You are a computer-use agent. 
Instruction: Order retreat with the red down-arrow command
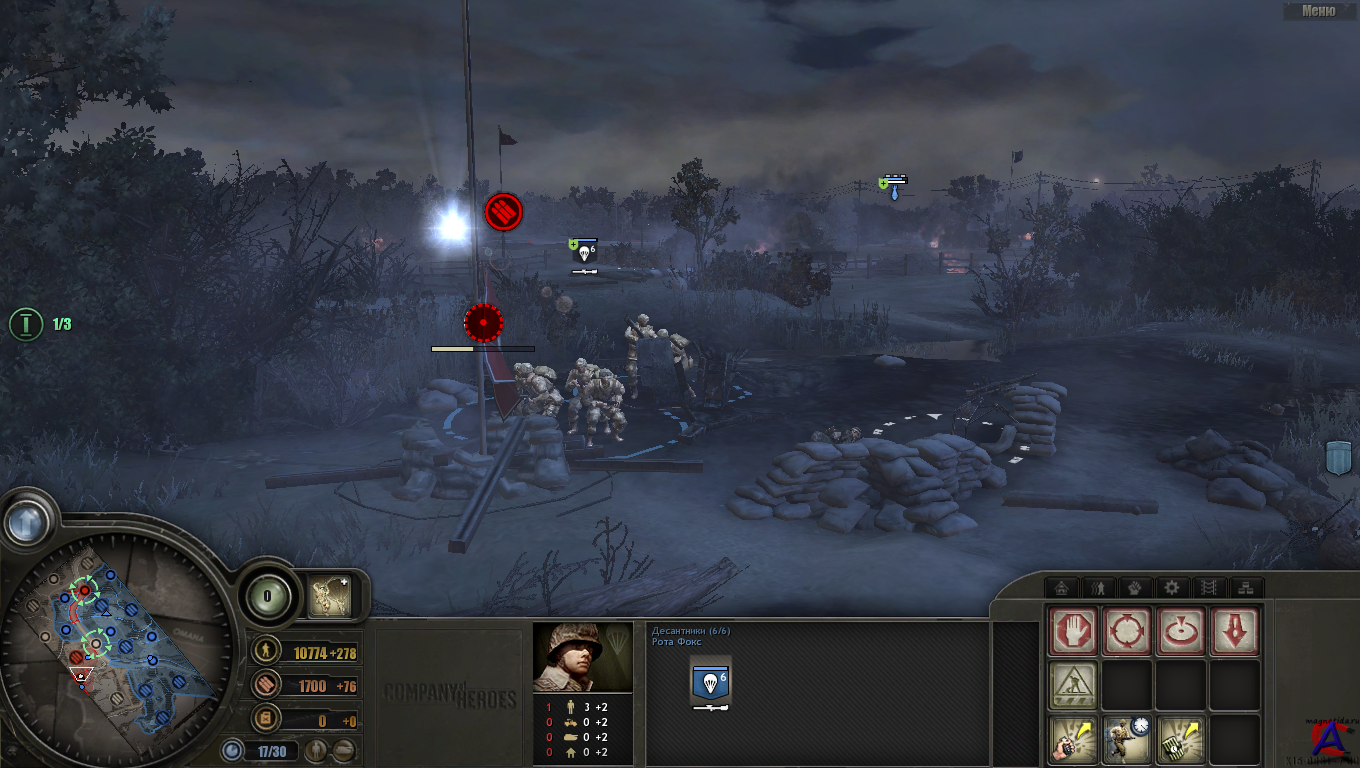coord(1235,632)
